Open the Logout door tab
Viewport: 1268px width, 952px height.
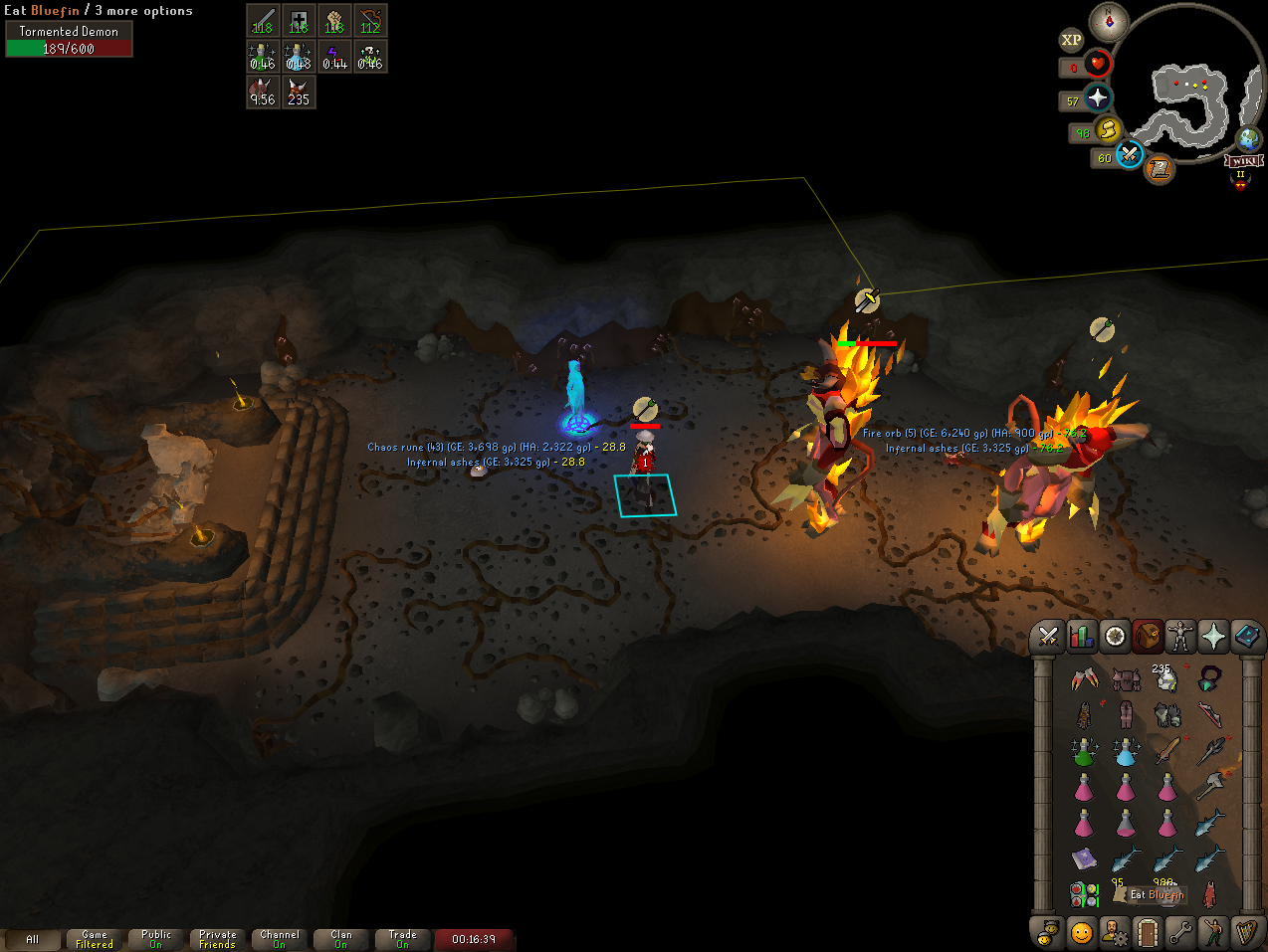point(1148,933)
